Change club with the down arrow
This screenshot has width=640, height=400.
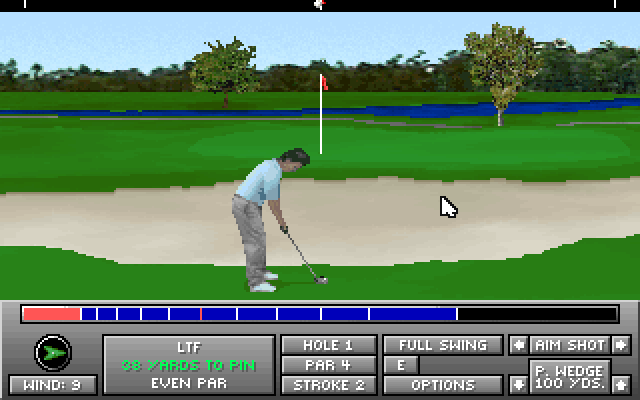click(x=518, y=384)
